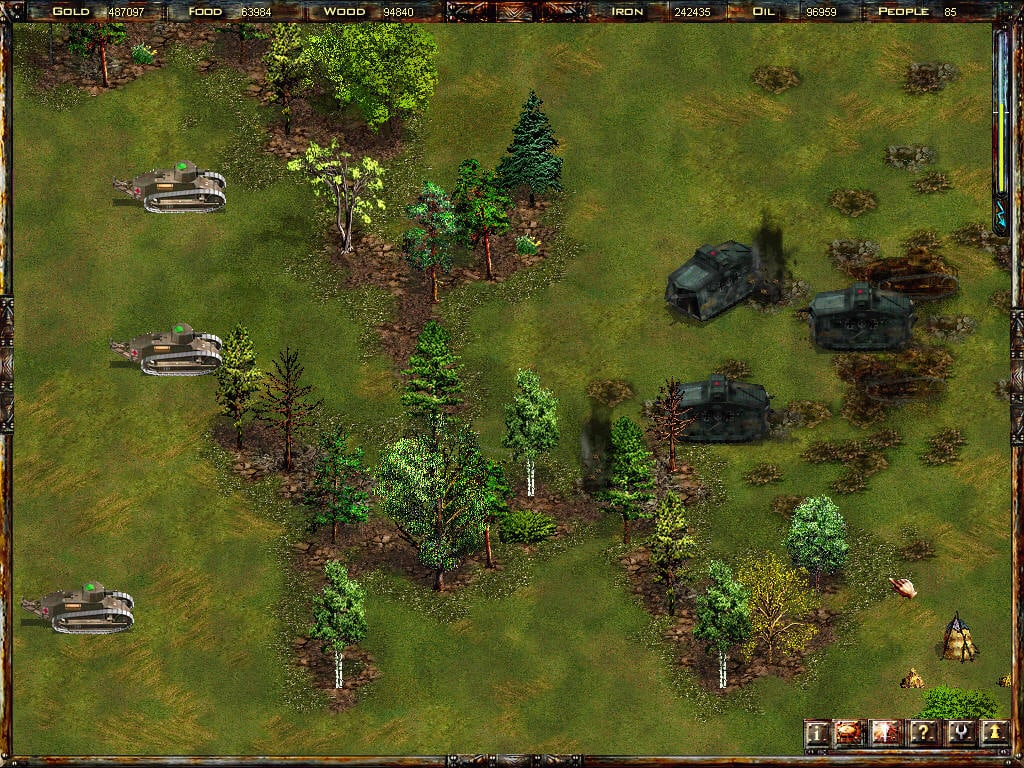Open the wrench options button

[959, 734]
